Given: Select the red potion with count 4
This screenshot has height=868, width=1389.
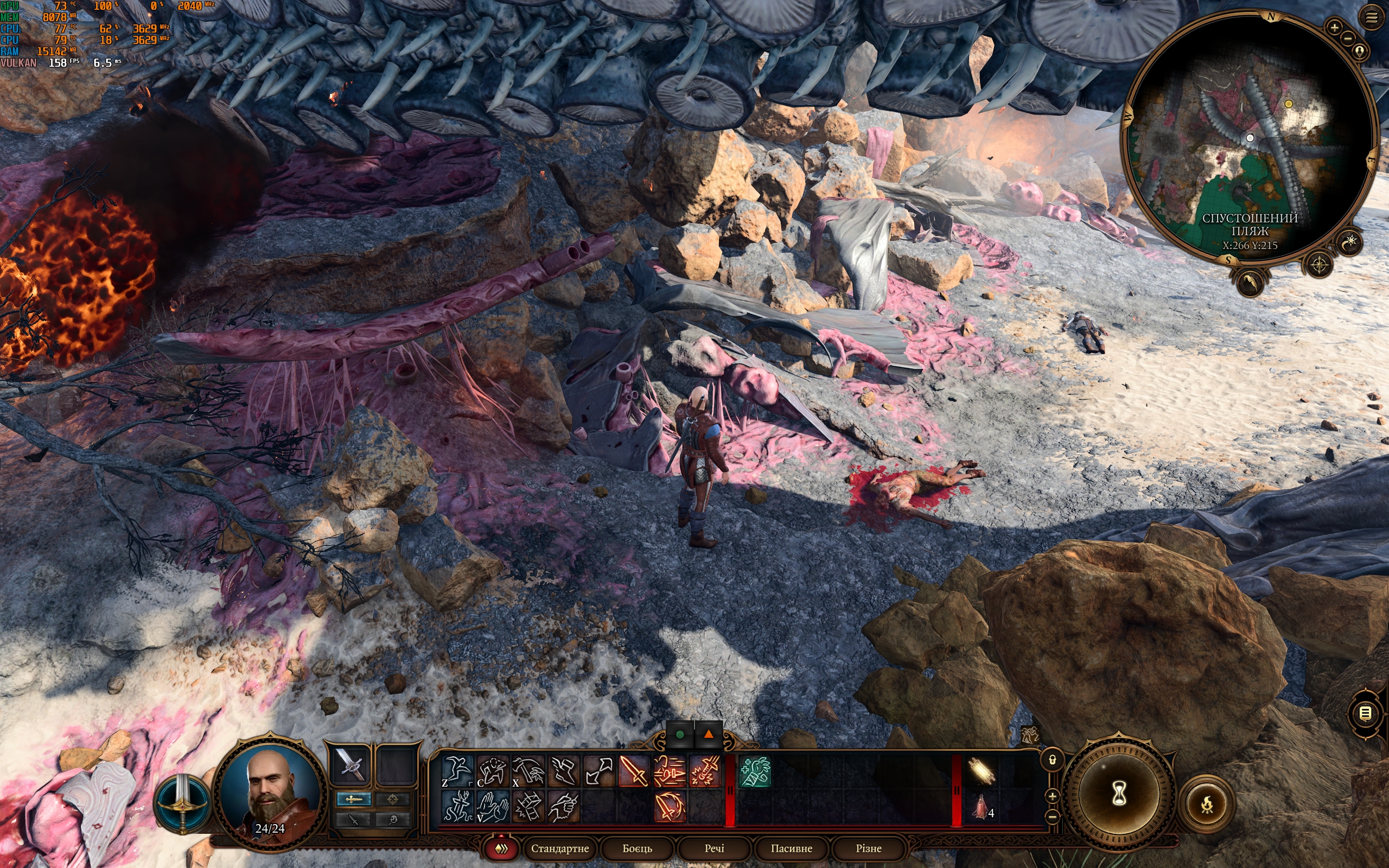Looking at the screenshot, I should [x=981, y=806].
